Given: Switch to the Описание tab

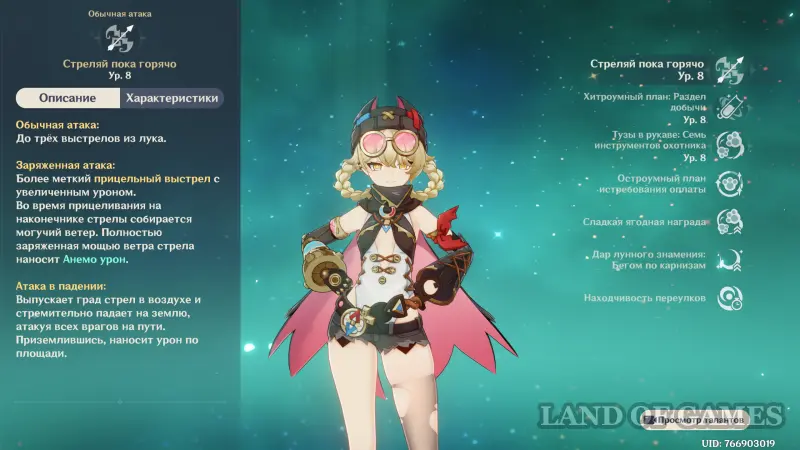Looking at the screenshot, I should 68,98.
